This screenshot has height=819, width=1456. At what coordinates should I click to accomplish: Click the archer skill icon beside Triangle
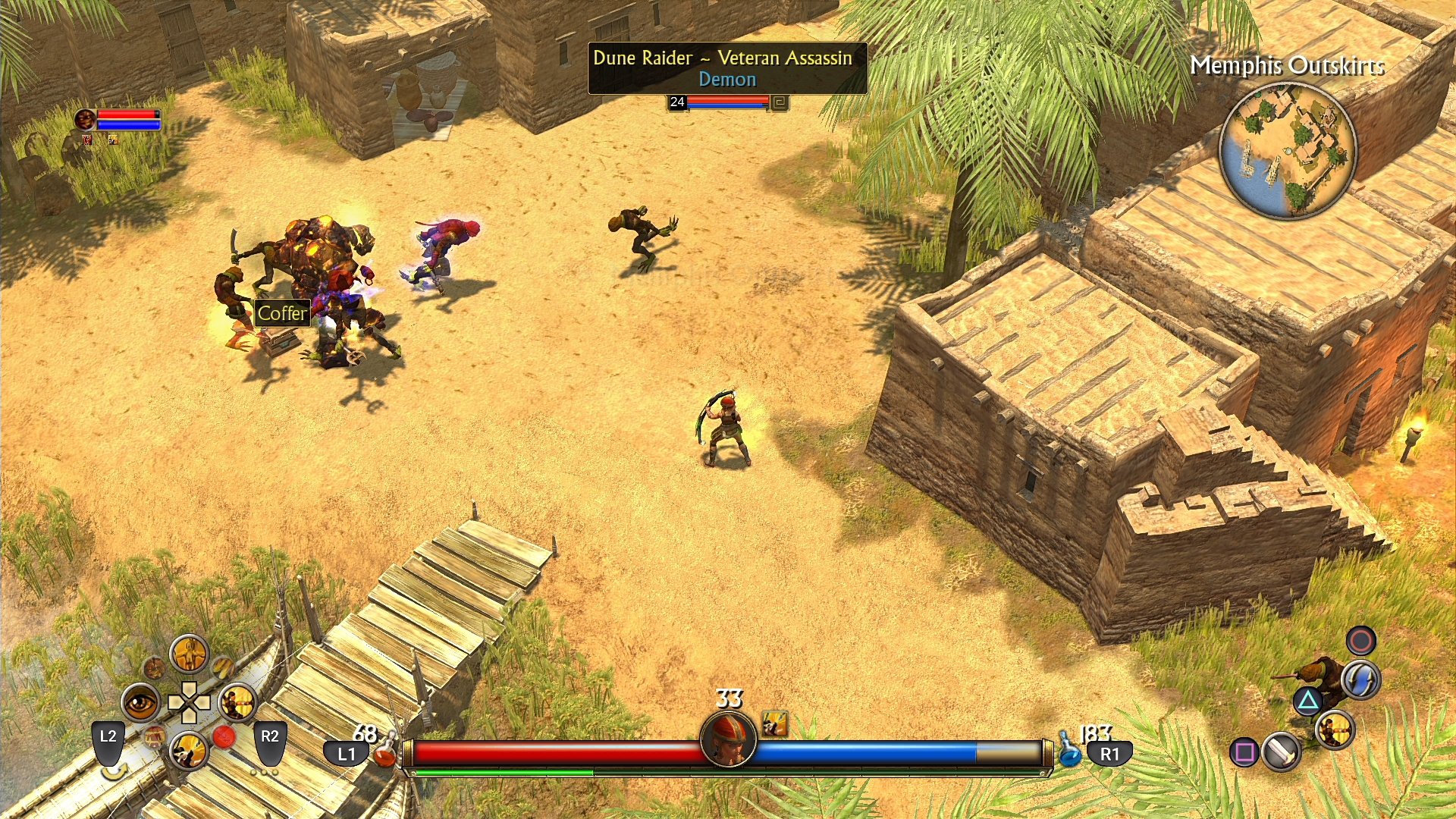(1335, 731)
